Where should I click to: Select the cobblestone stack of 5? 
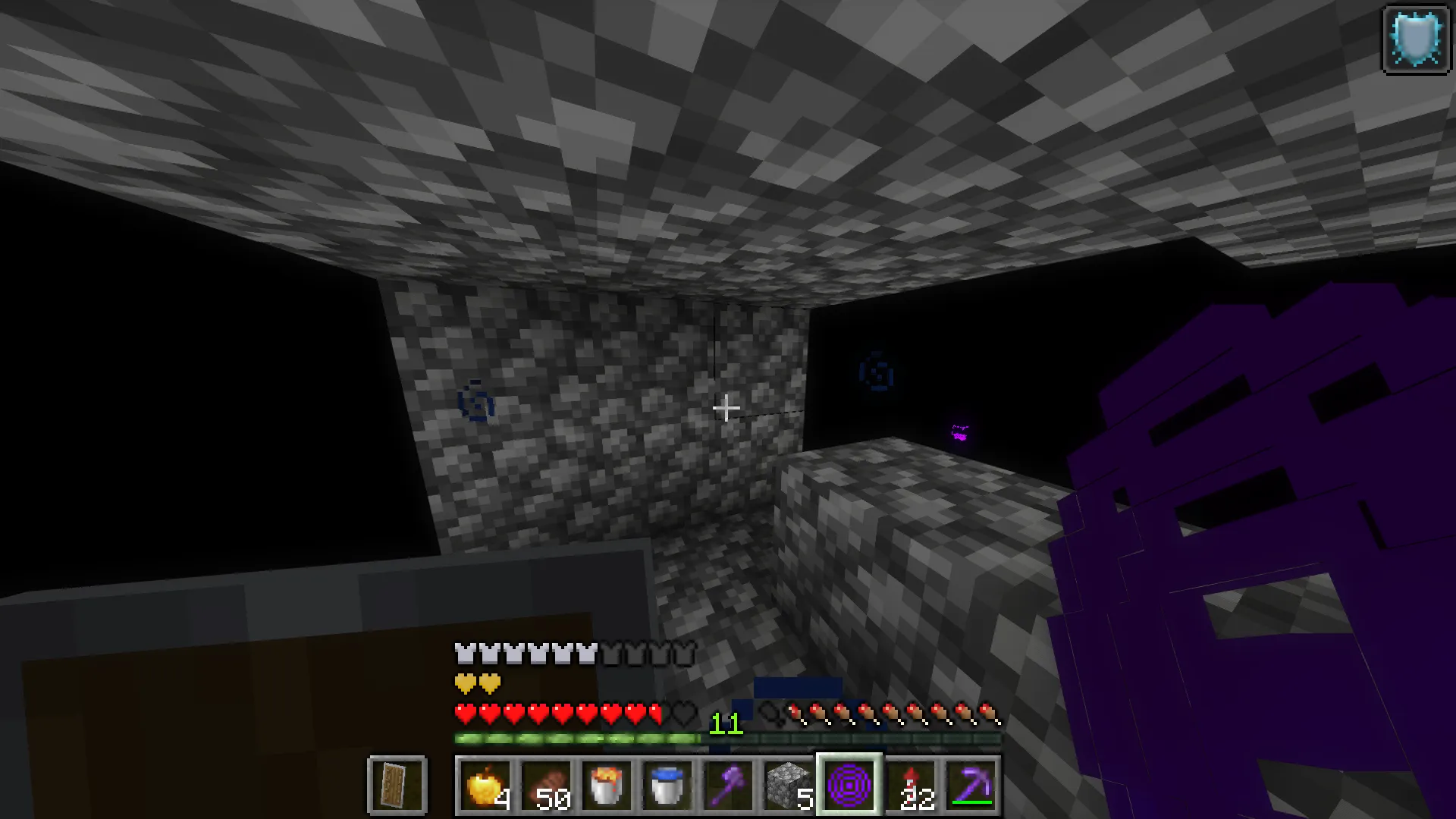[788, 785]
